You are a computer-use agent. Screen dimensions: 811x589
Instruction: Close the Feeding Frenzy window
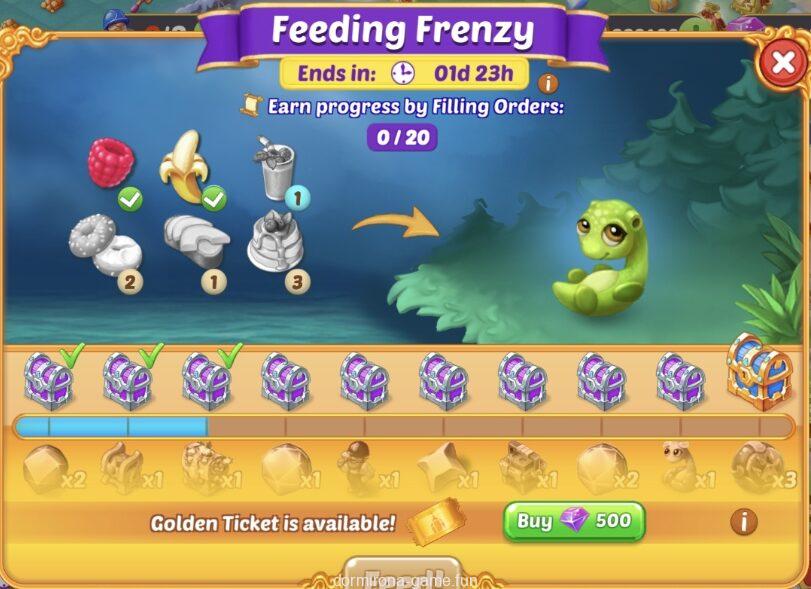pyautogui.click(x=780, y=64)
